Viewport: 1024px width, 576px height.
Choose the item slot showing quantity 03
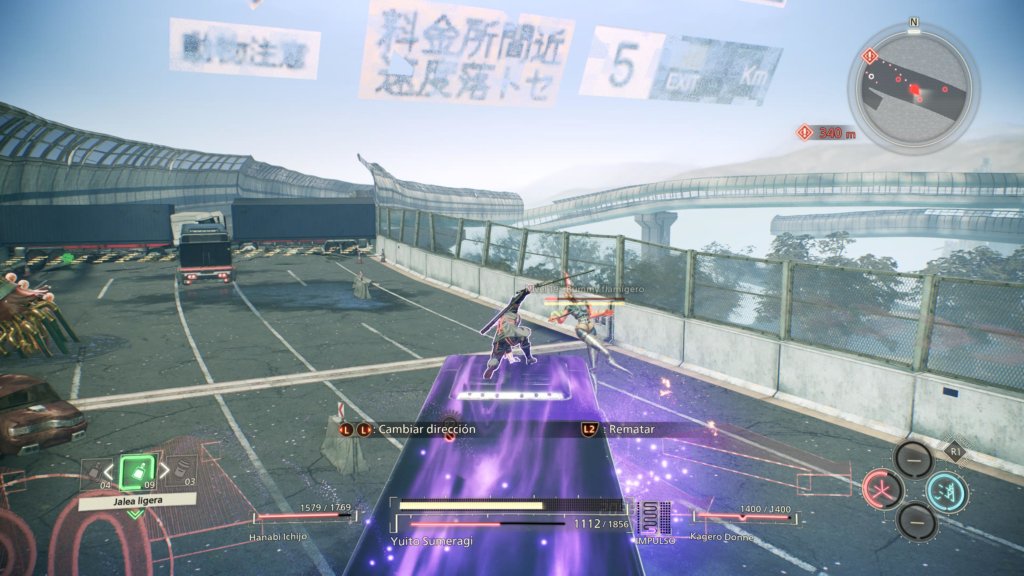pyautogui.click(x=181, y=471)
